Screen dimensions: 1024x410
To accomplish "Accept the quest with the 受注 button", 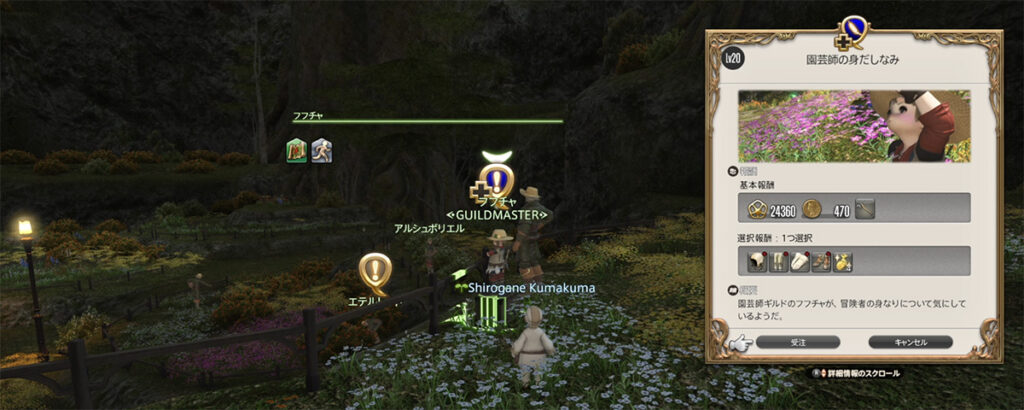I will pos(797,342).
